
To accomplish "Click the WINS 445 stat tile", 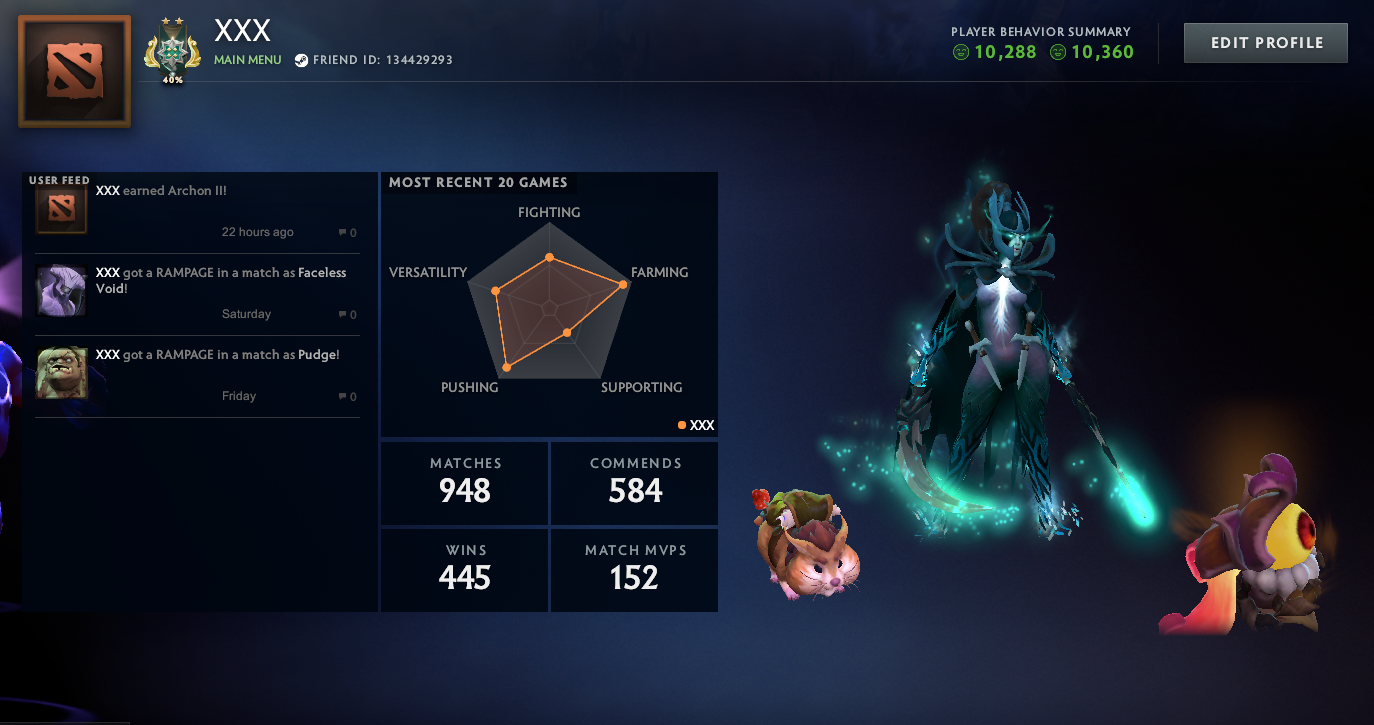I will [x=463, y=569].
